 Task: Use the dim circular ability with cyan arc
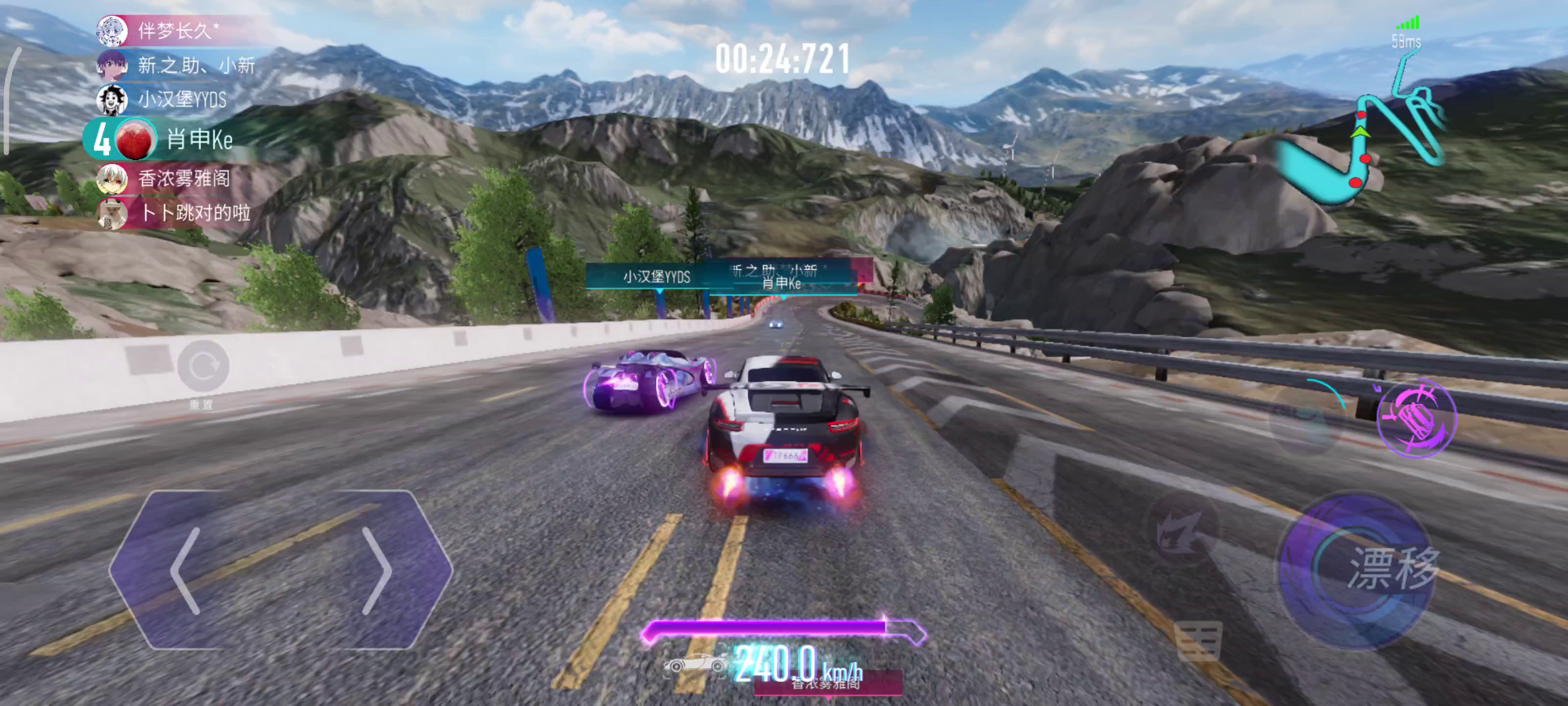click(x=1309, y=419)
